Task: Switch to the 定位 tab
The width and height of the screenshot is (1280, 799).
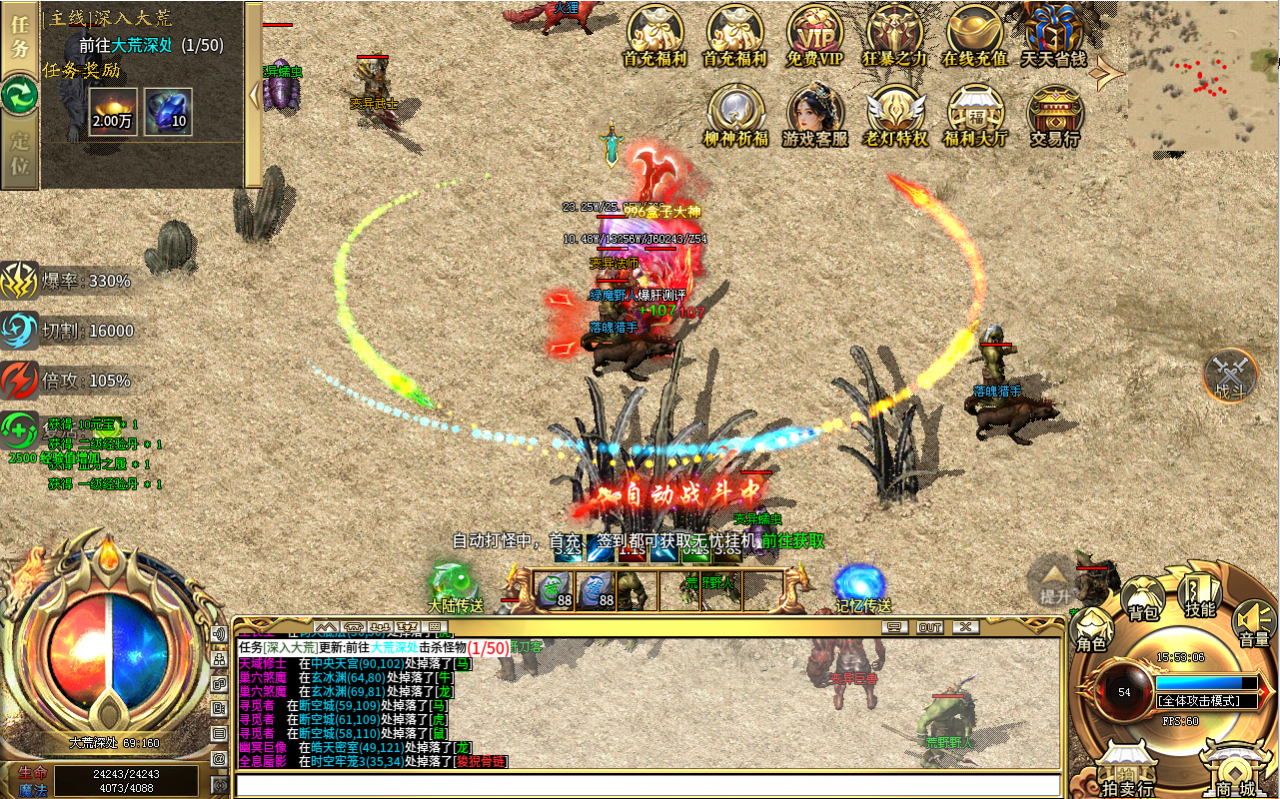Action: coord(20,153)
